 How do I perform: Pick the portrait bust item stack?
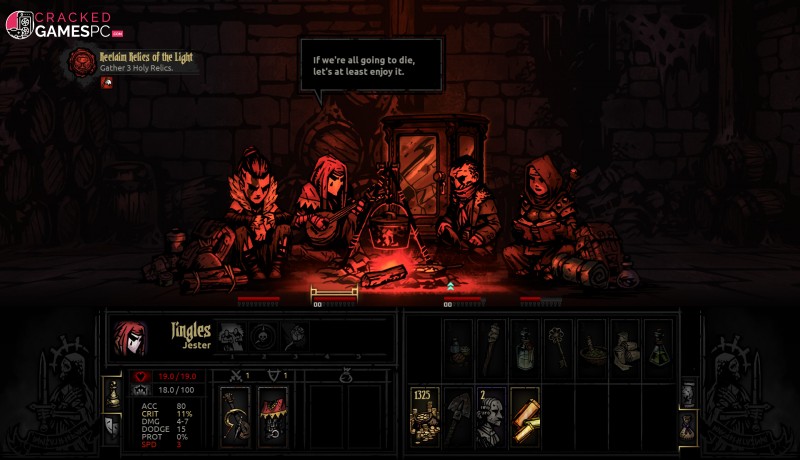491,413
